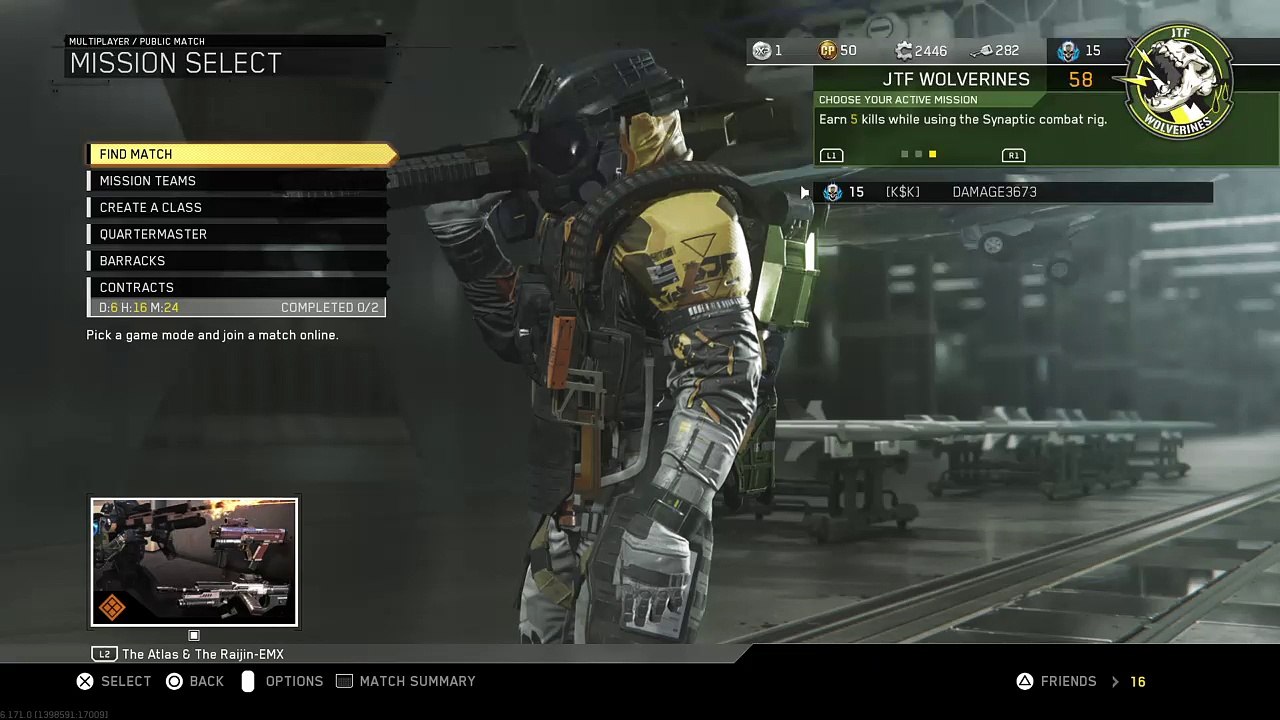Select player row DAMAGE3673
This screenshot has height=720, width=1280.
click(x=1015, y=192)
